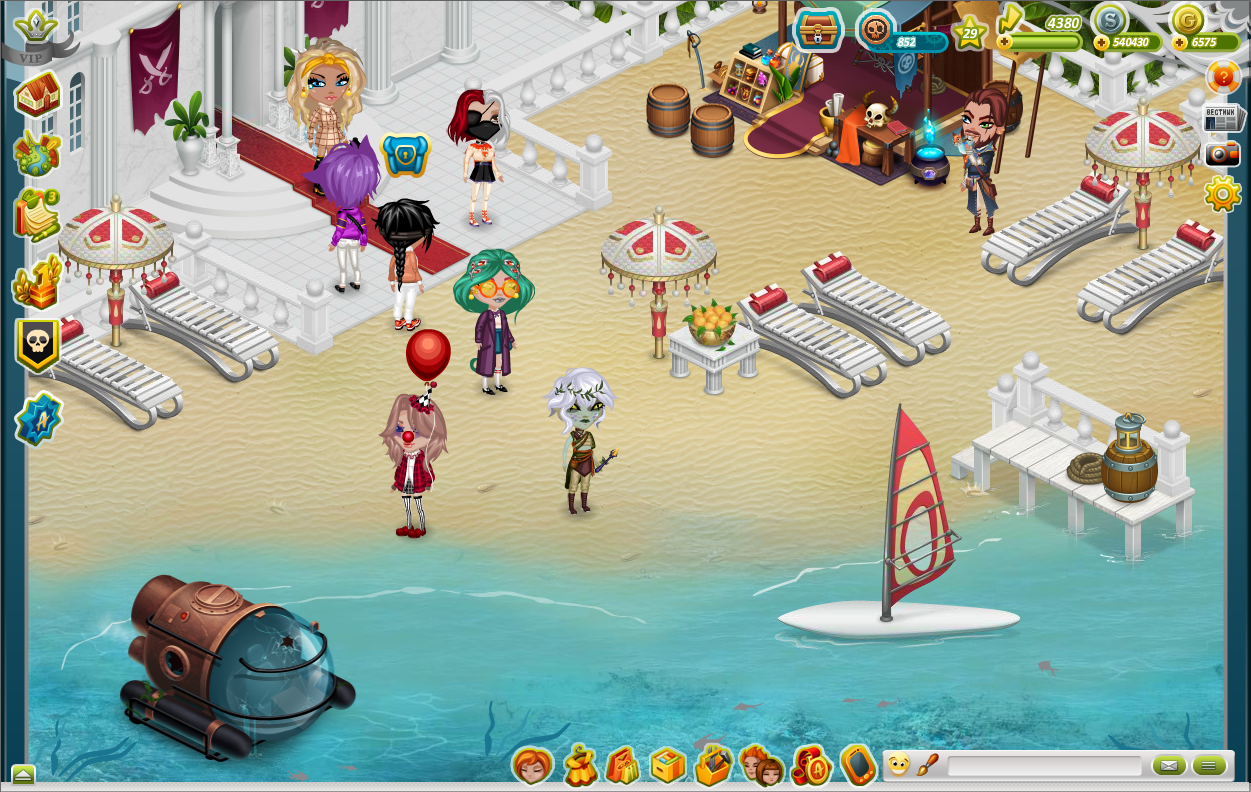Click the blue star letter-A badge
Screen dimensions: 1251x792
(39, 419)
